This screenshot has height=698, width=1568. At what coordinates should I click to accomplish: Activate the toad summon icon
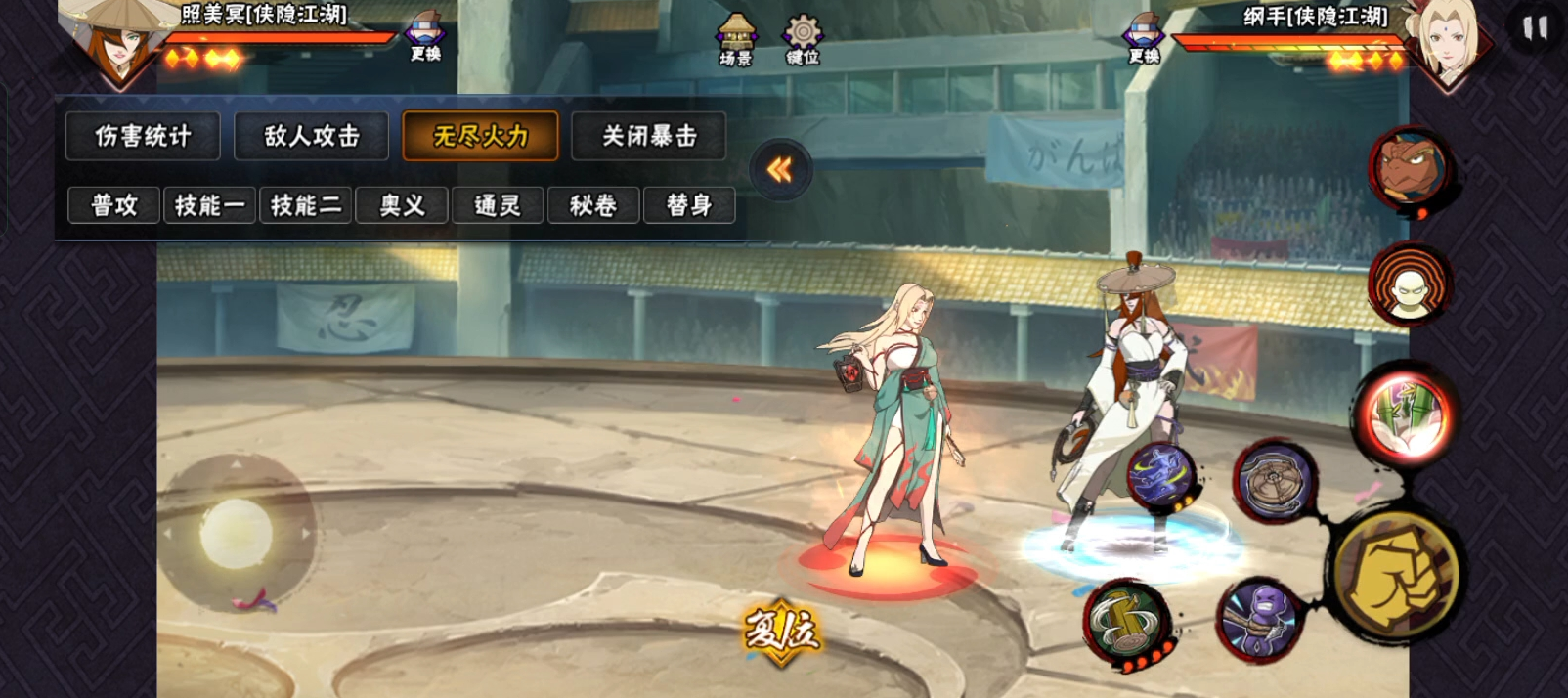point(1409,168)
